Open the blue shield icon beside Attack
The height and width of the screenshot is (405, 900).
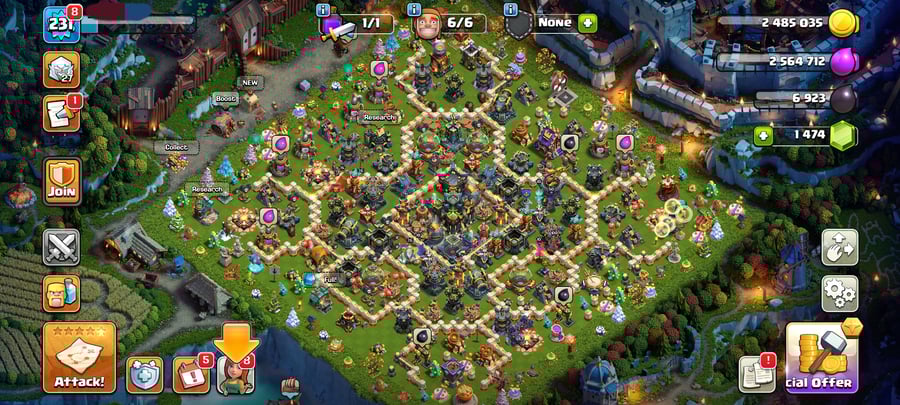coord(144,374)
